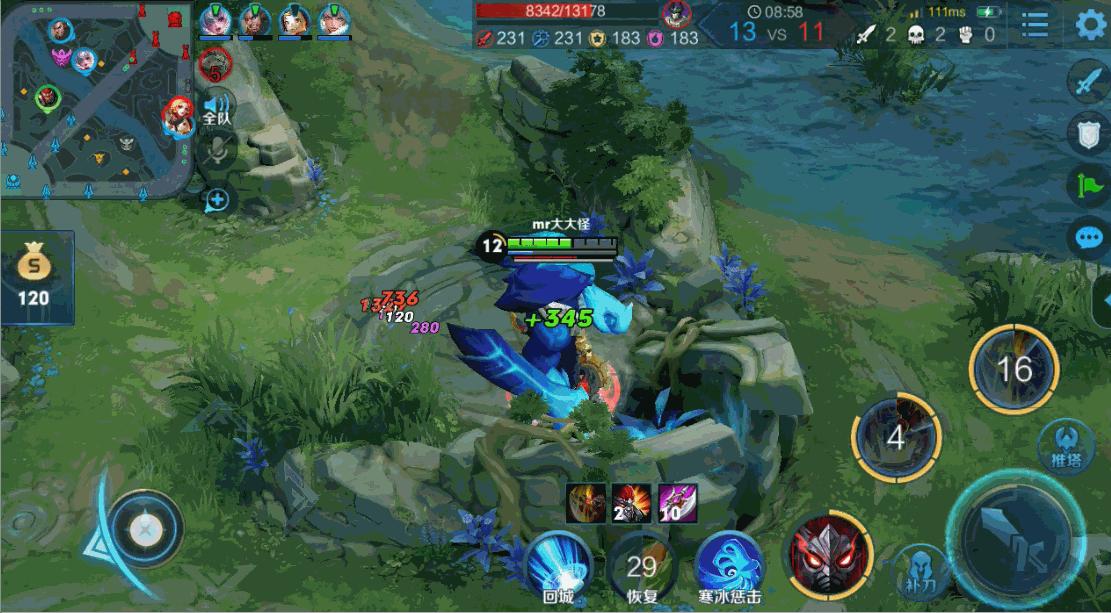This screenshot has height=613, width=1111.
Task: Cast the 寒冰惩击 smite spell
Action: point(729,562)
